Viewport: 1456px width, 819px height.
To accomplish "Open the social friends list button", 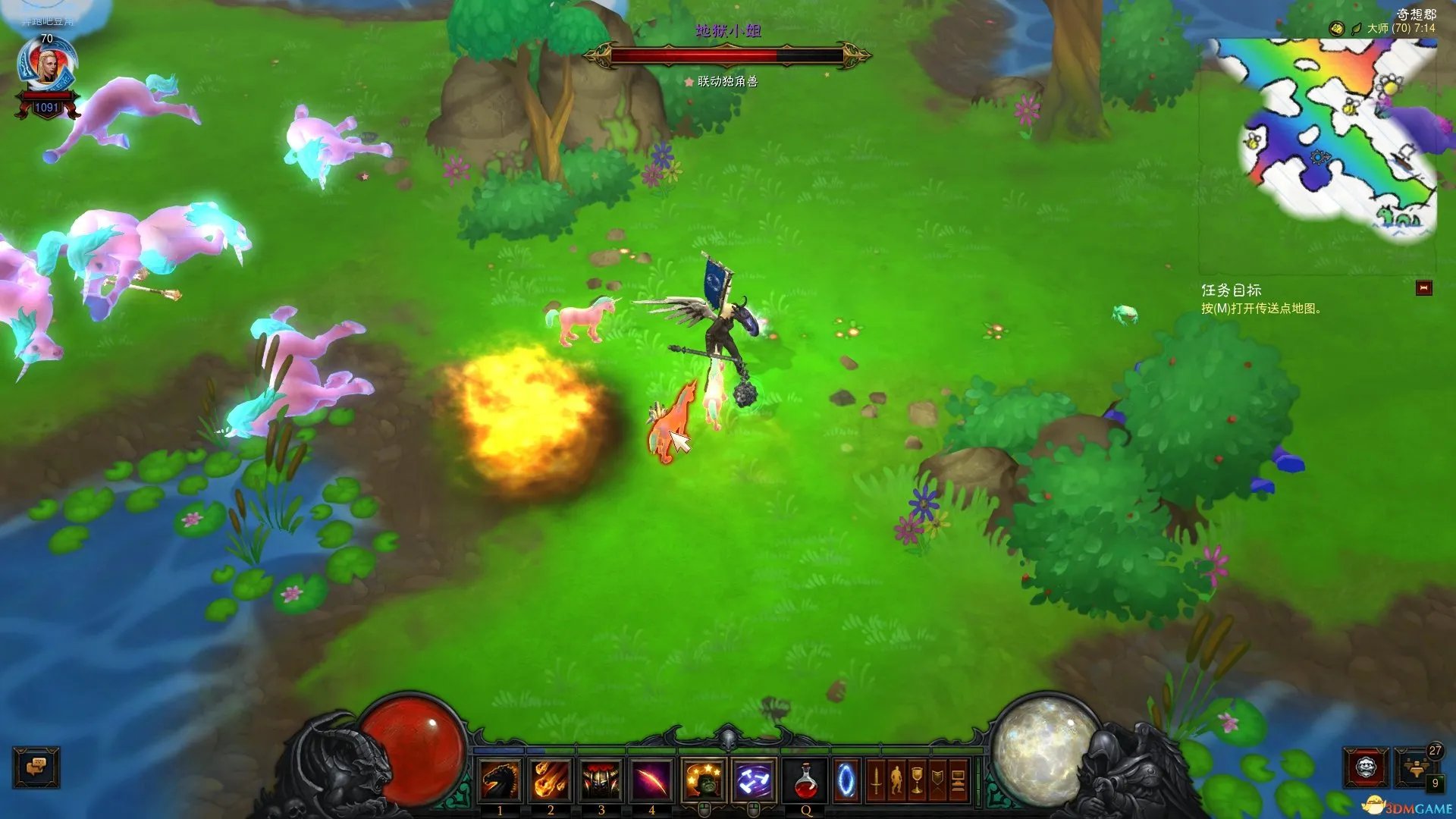I will [x=1416, y=767].
